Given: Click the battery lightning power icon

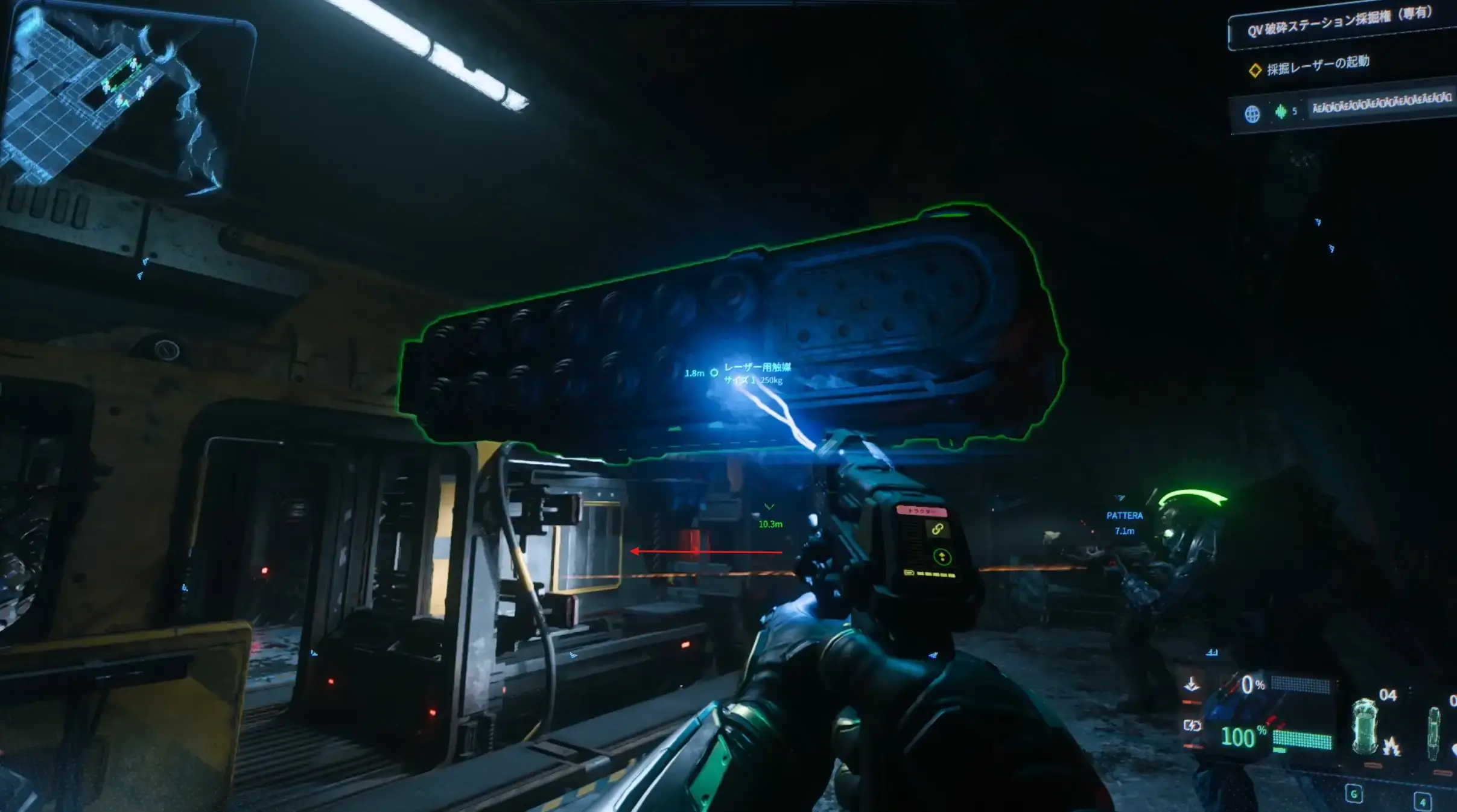Looking at the screenshot, I should coord(1192,726).
